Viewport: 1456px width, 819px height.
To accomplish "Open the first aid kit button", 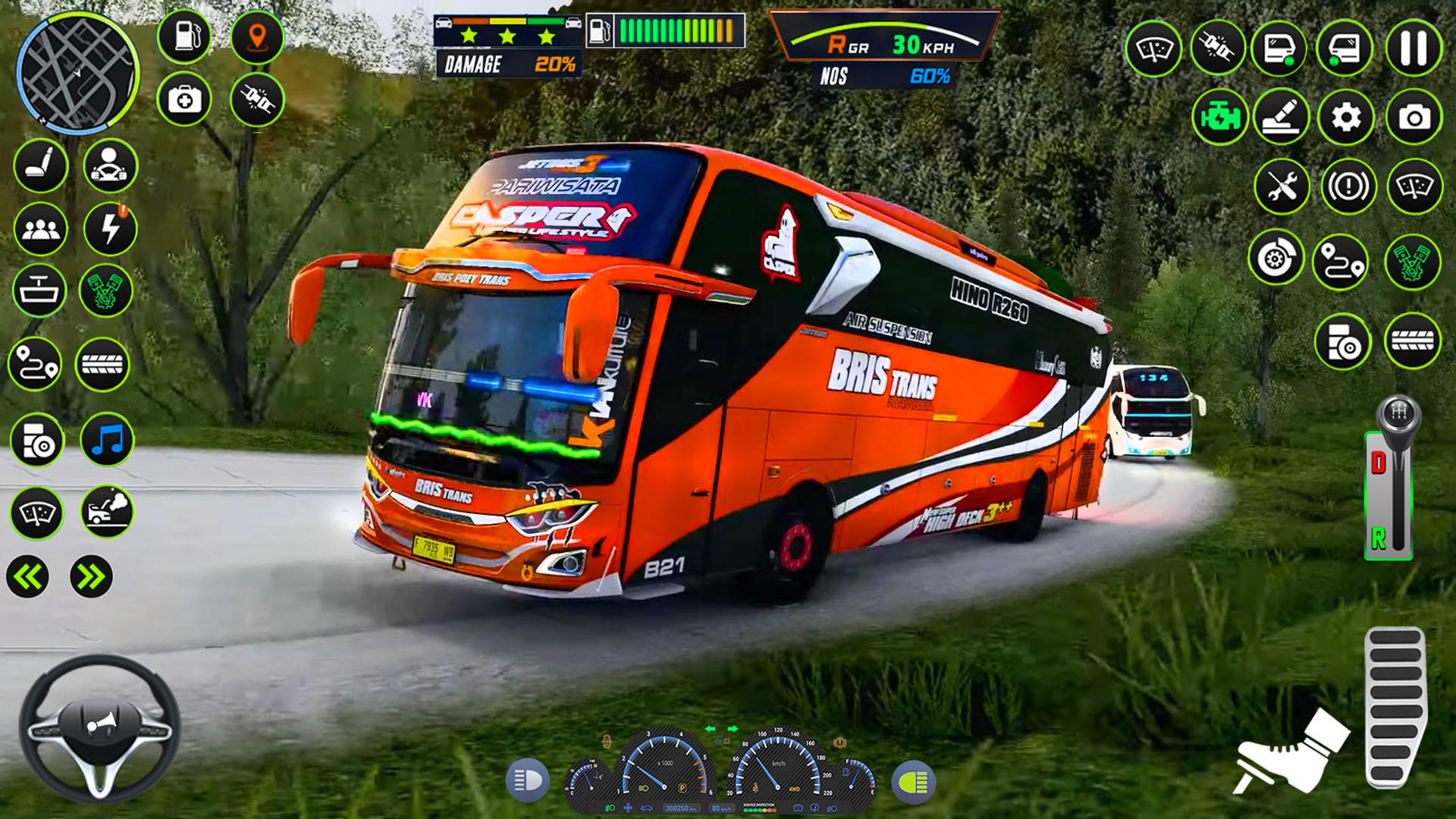I will (184, 99).
